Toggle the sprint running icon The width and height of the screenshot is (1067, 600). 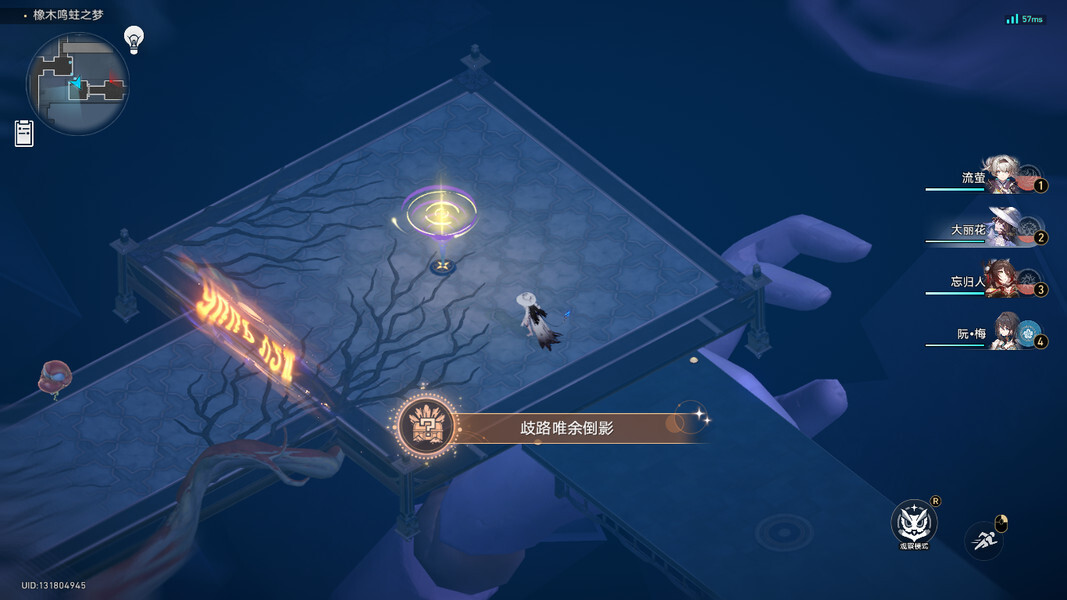(x=983, y=541)
